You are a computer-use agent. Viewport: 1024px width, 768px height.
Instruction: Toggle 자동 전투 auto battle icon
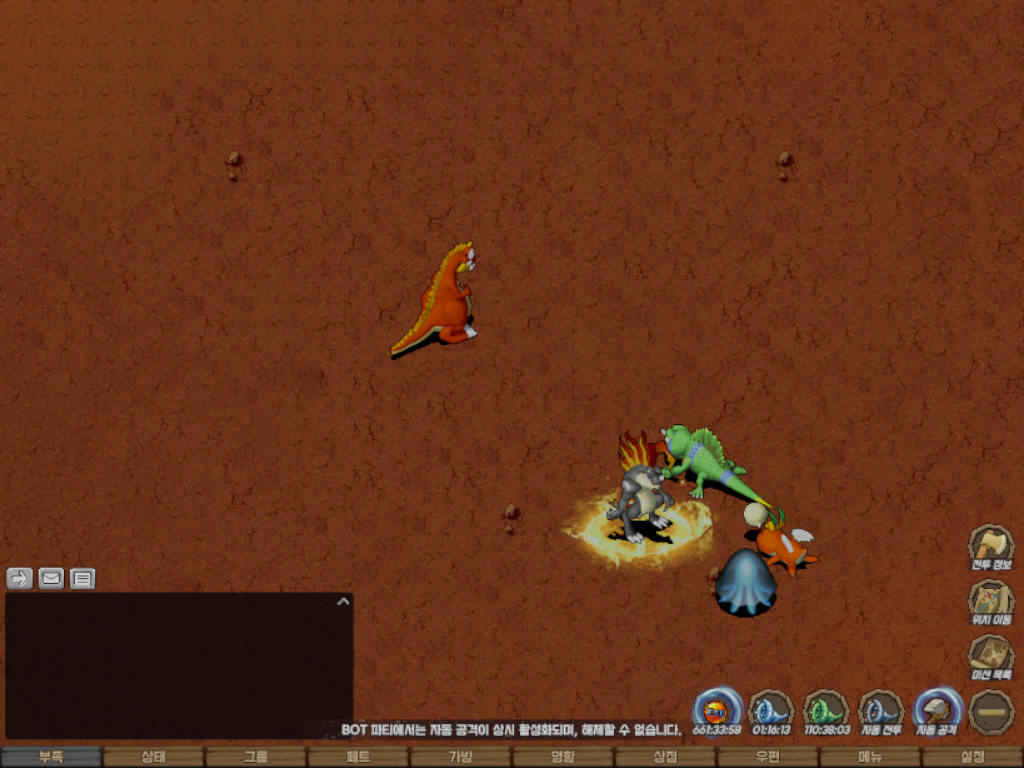point(882,710)
